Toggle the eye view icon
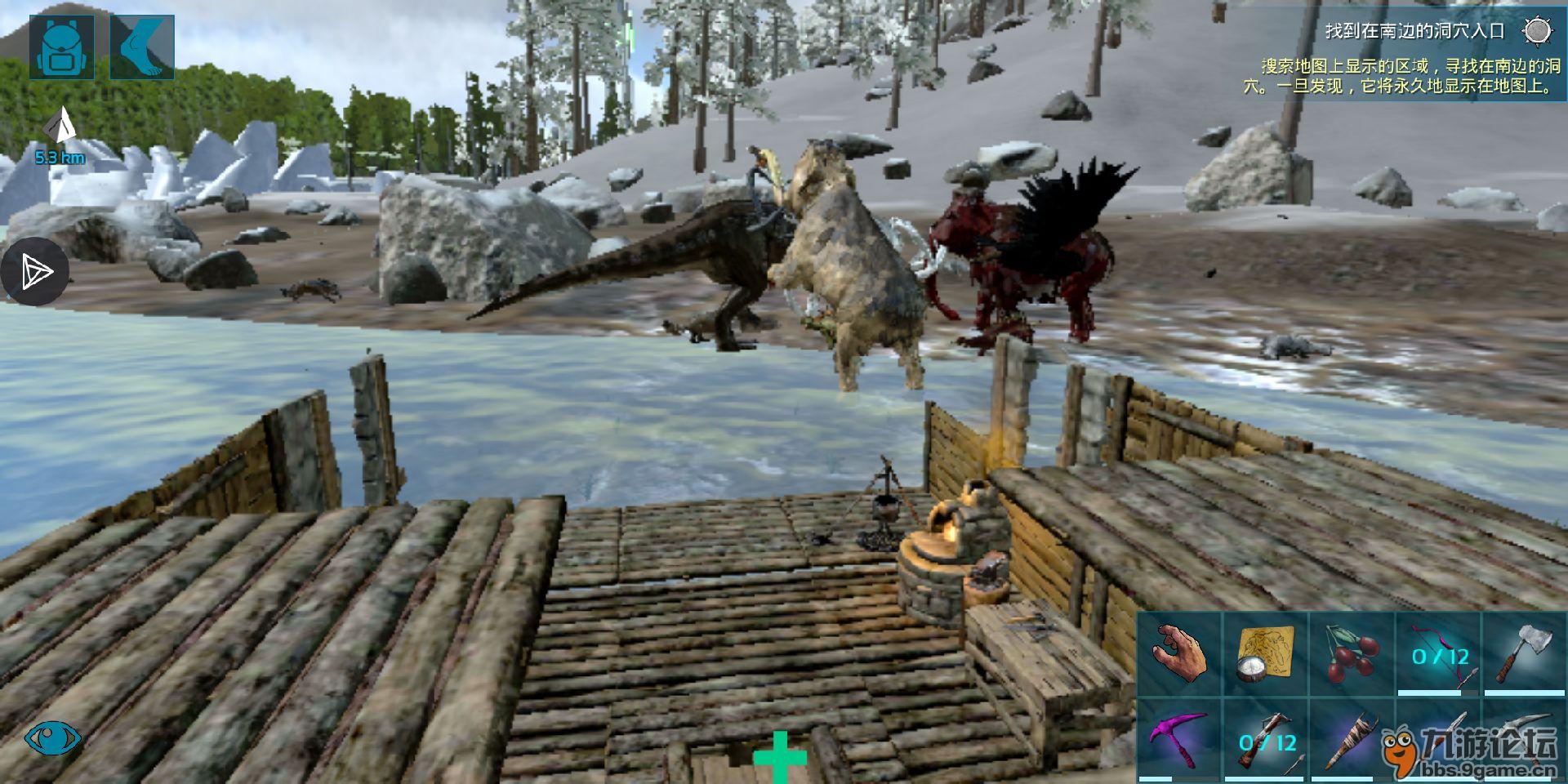 53,738
